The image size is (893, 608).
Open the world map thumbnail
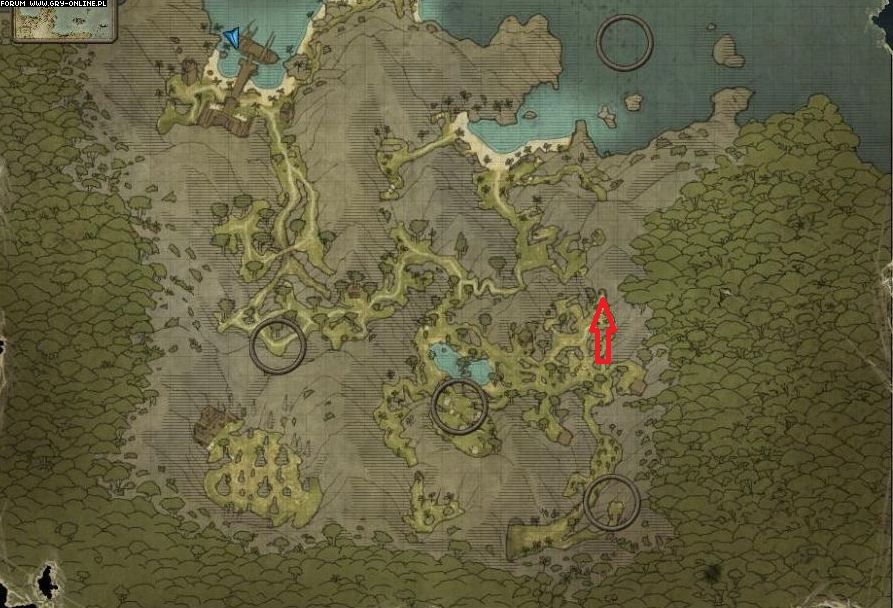tap(64, 24)
